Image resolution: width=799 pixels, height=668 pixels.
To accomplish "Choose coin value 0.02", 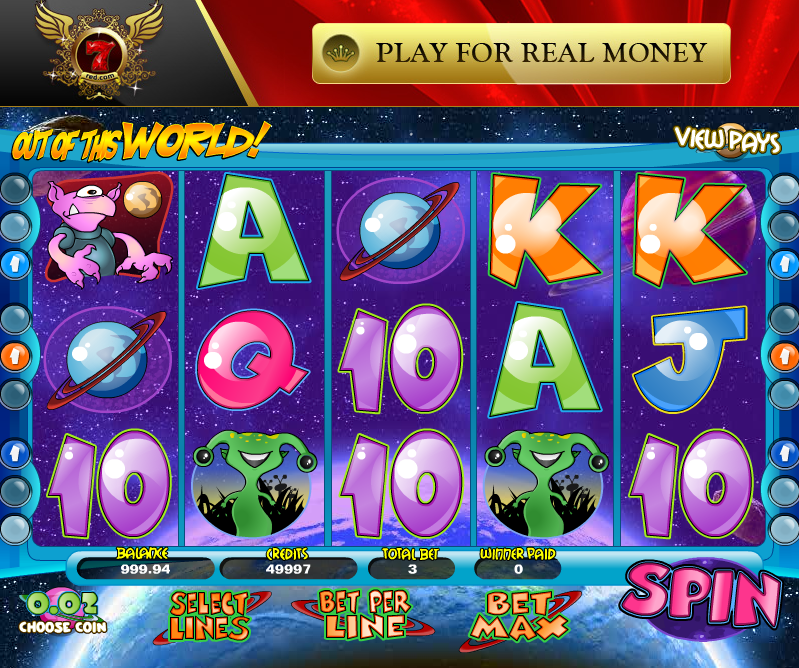I will 62,612.
